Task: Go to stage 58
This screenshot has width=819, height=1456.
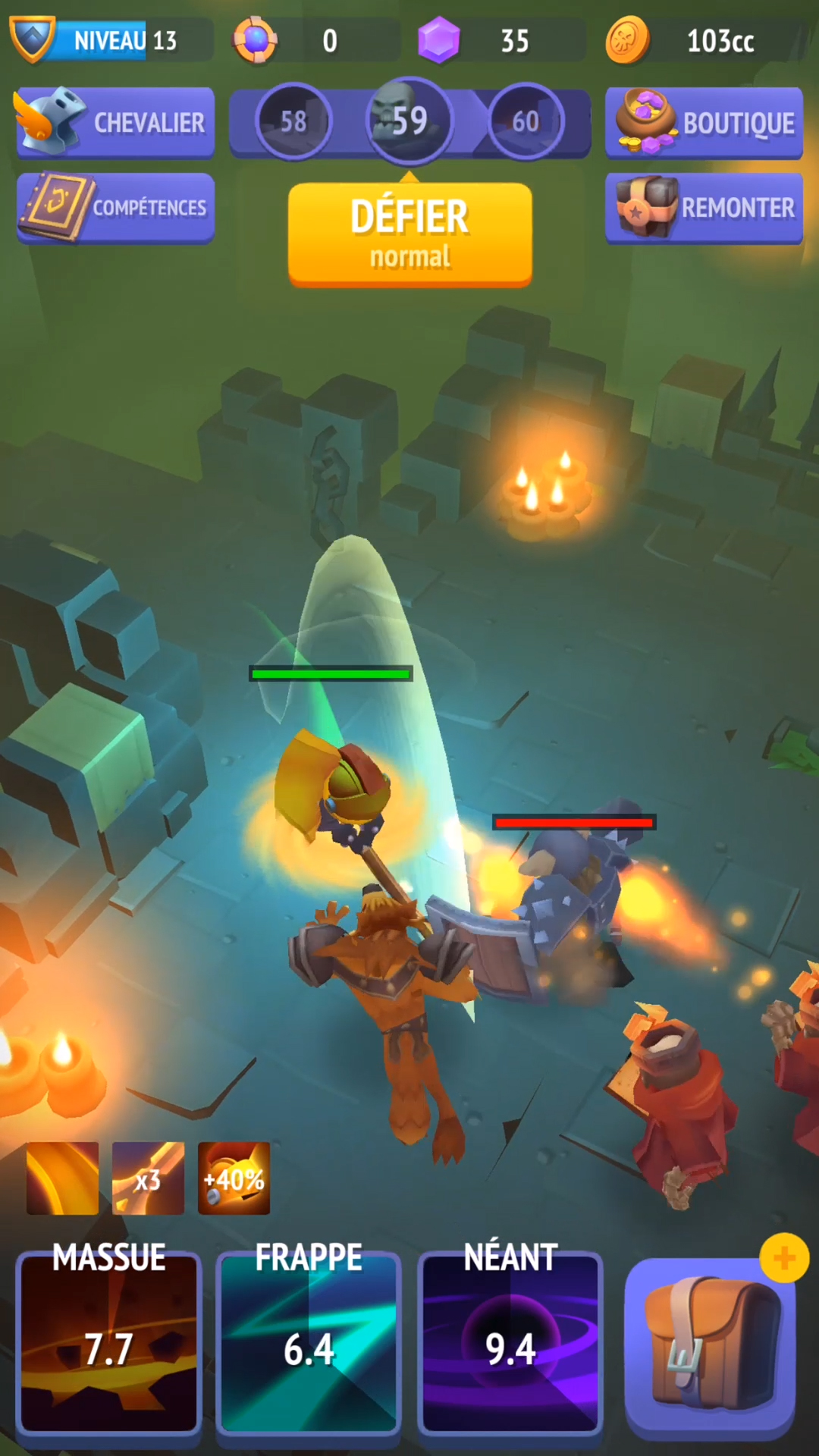Action: [293, 121]
